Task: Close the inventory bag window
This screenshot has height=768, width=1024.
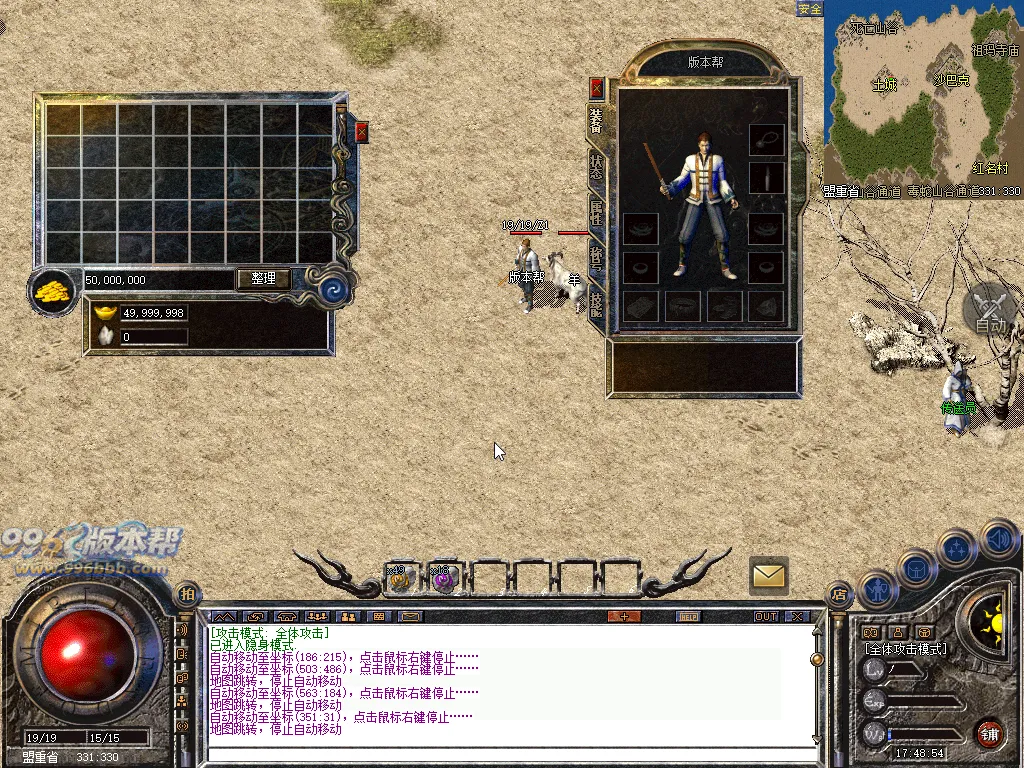Action: [x=362, y=130]
